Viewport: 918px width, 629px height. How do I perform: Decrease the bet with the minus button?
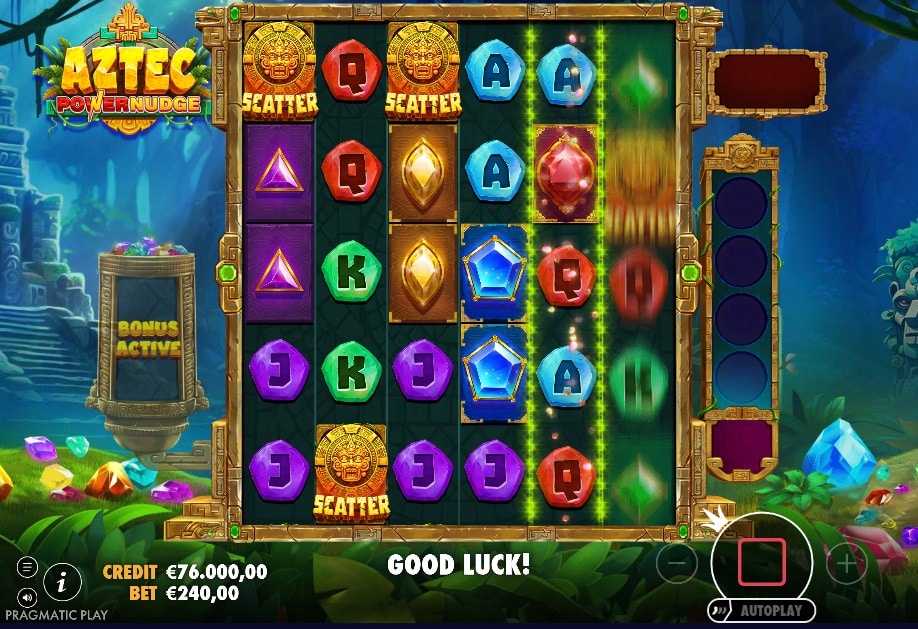pyautogui.click(x=677, y=564)
